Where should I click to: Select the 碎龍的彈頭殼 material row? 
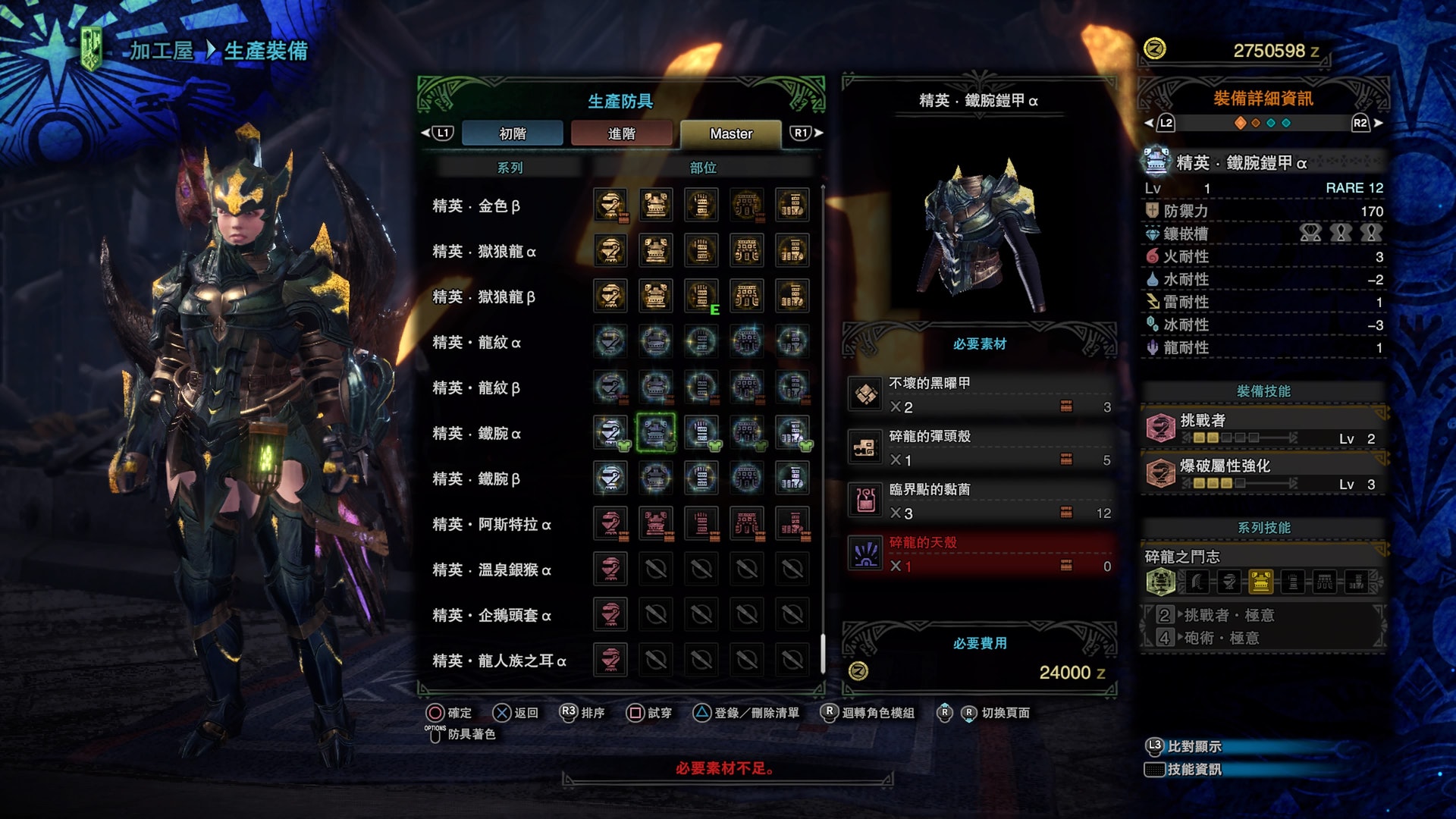(980, 448)
